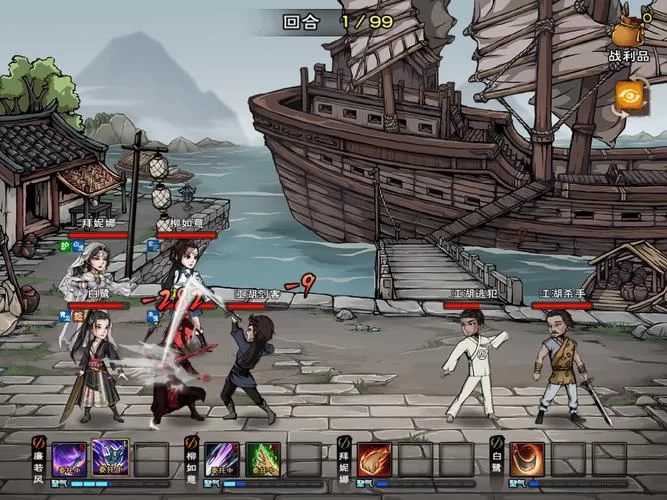Activate 柳如意's green sword skill

pyautogui.click(x=263, y=459)
